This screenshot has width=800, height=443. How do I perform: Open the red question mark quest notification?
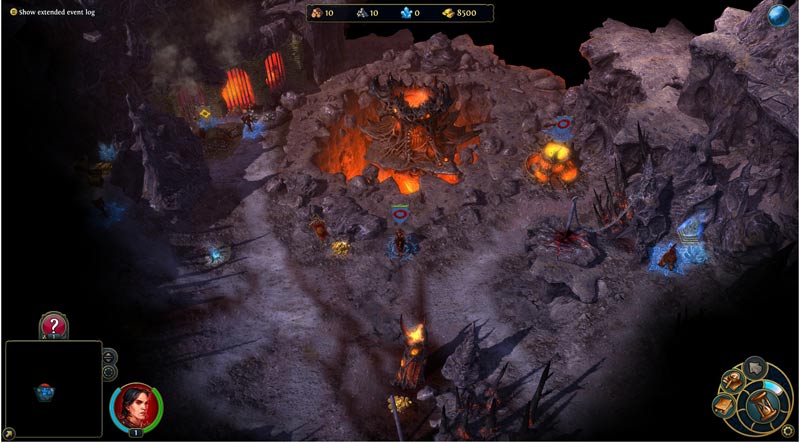point(53,325)
